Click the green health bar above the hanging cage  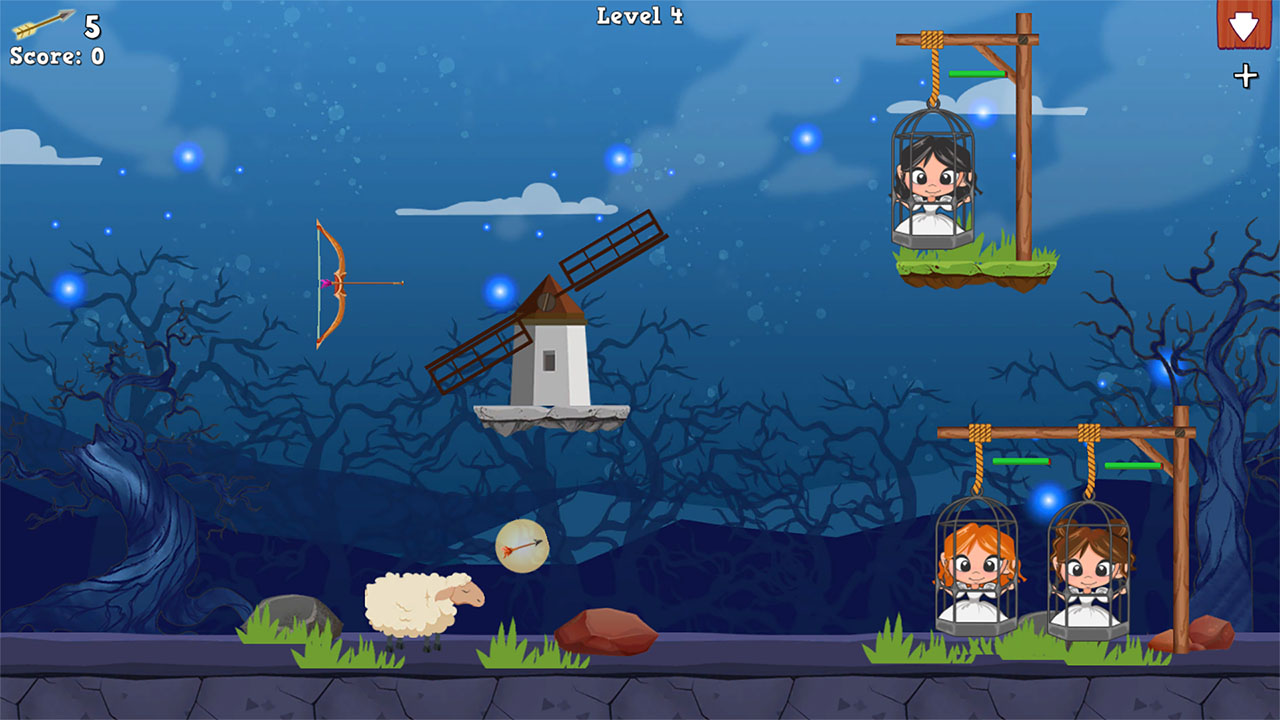pos(975,72)
